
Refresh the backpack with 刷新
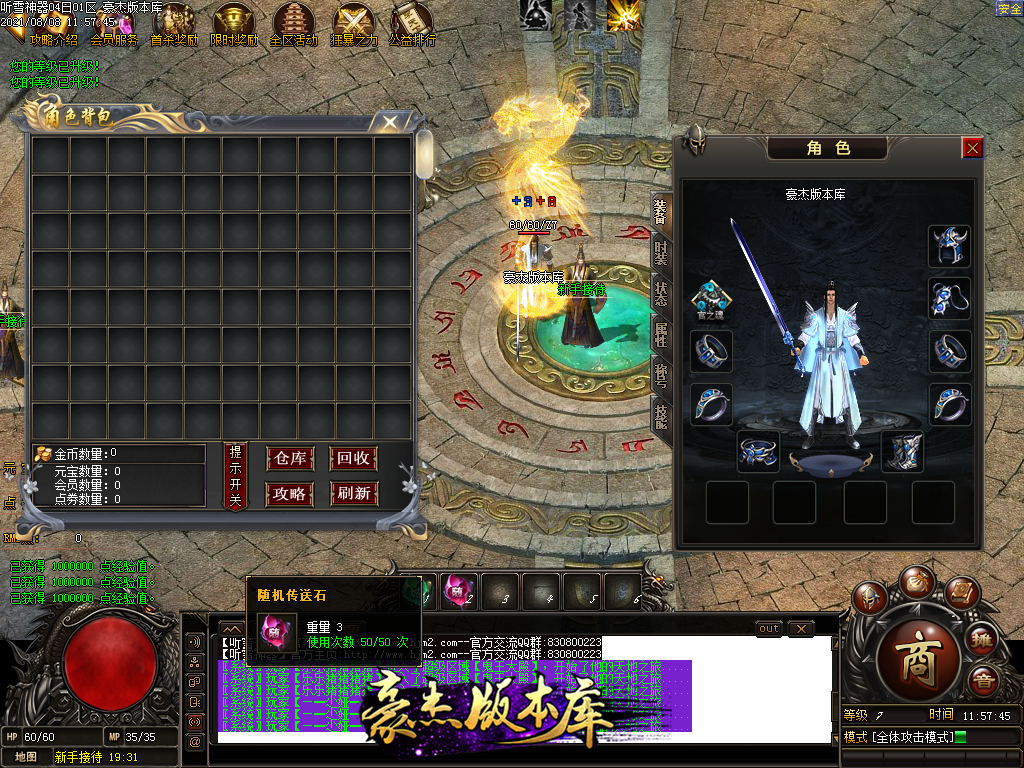coord(354,493)
